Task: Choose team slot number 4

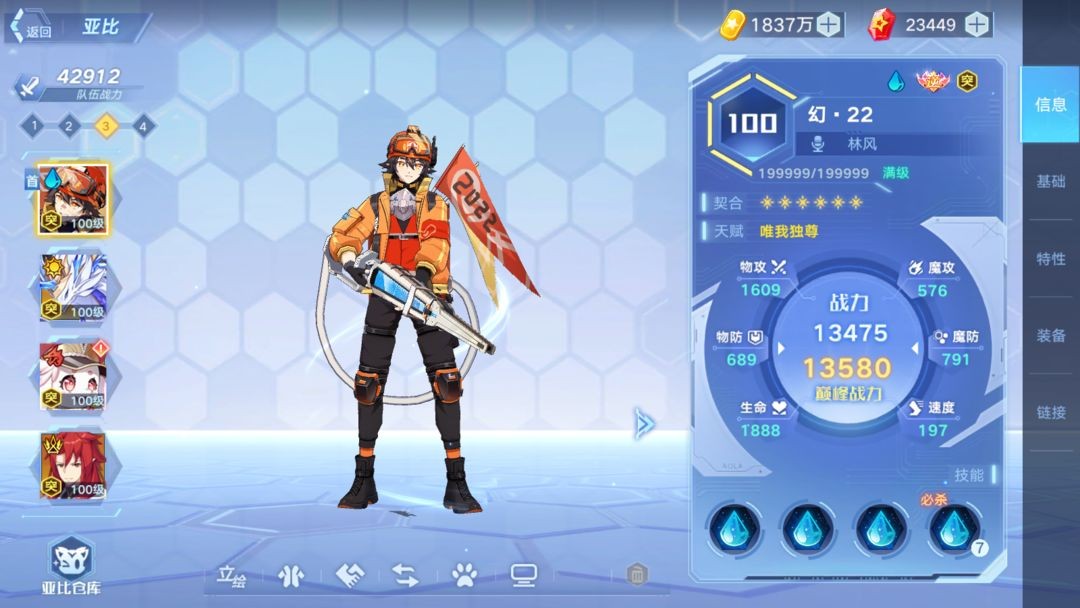Action: coord(143,125)
